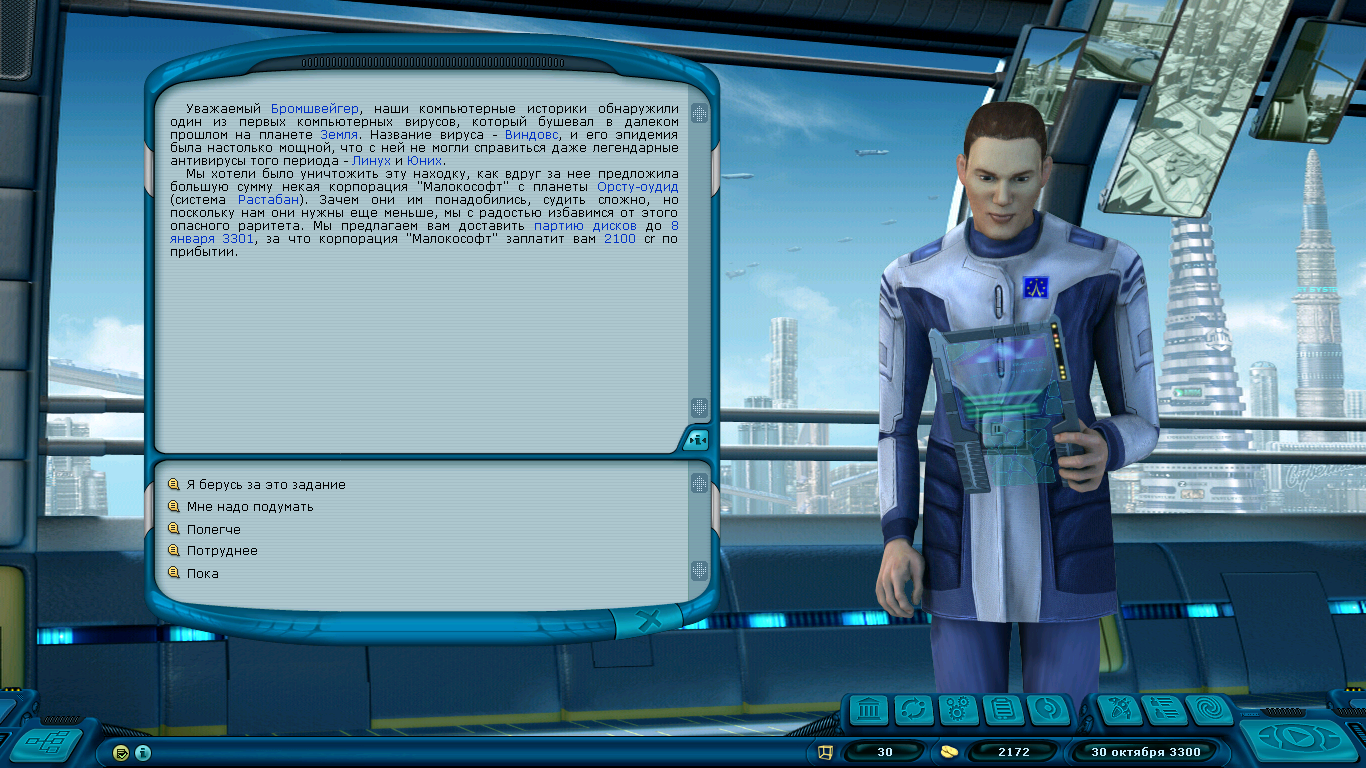Viewport: 1366px width, 768px height.
Task: Click the blue information icon in the status bar
Action: coord(143,752)
